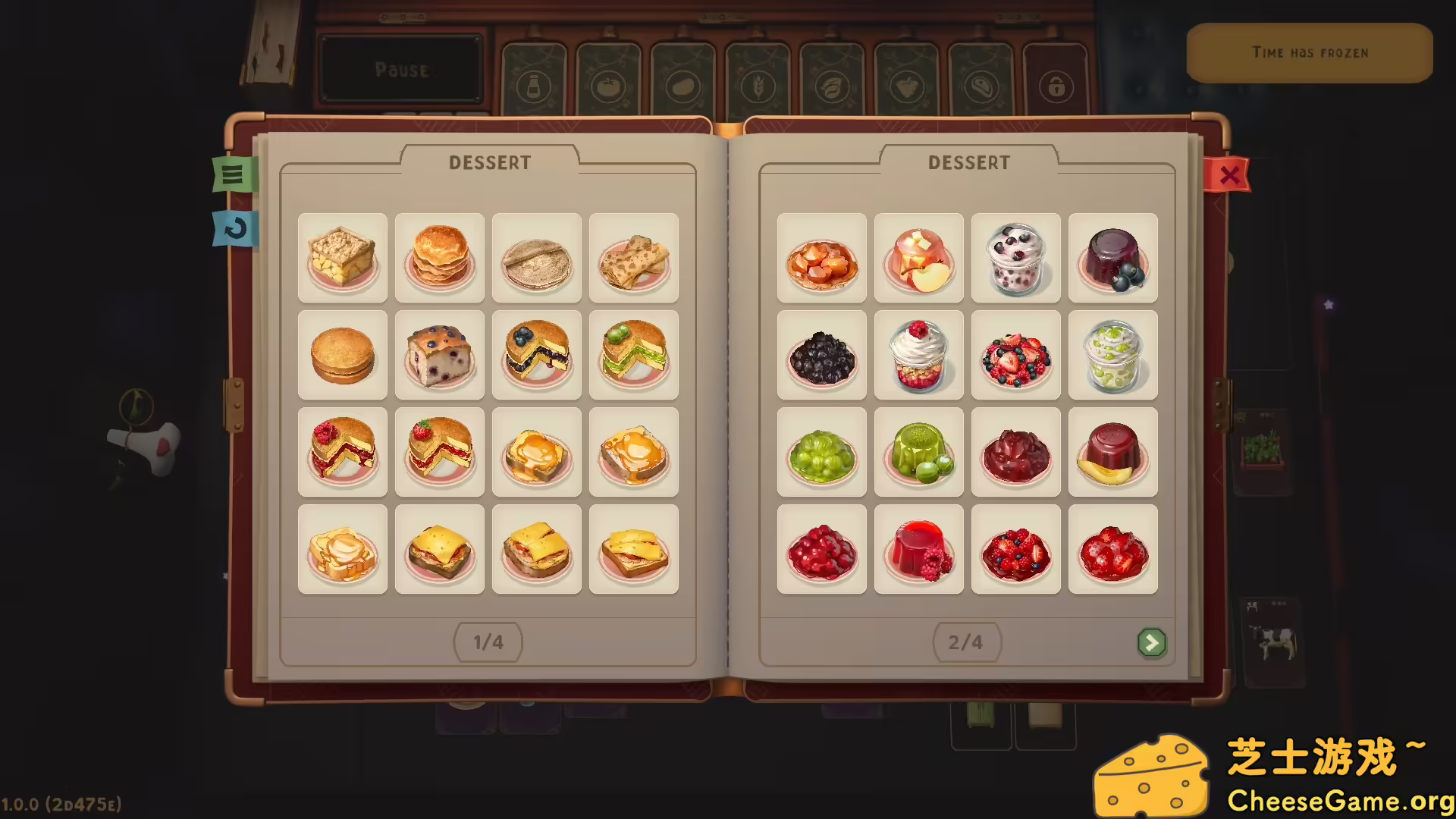Click the blueberry yogurt jar recipe
1456x819 pixels.
pyautogui.click(x=1016, y=258)
